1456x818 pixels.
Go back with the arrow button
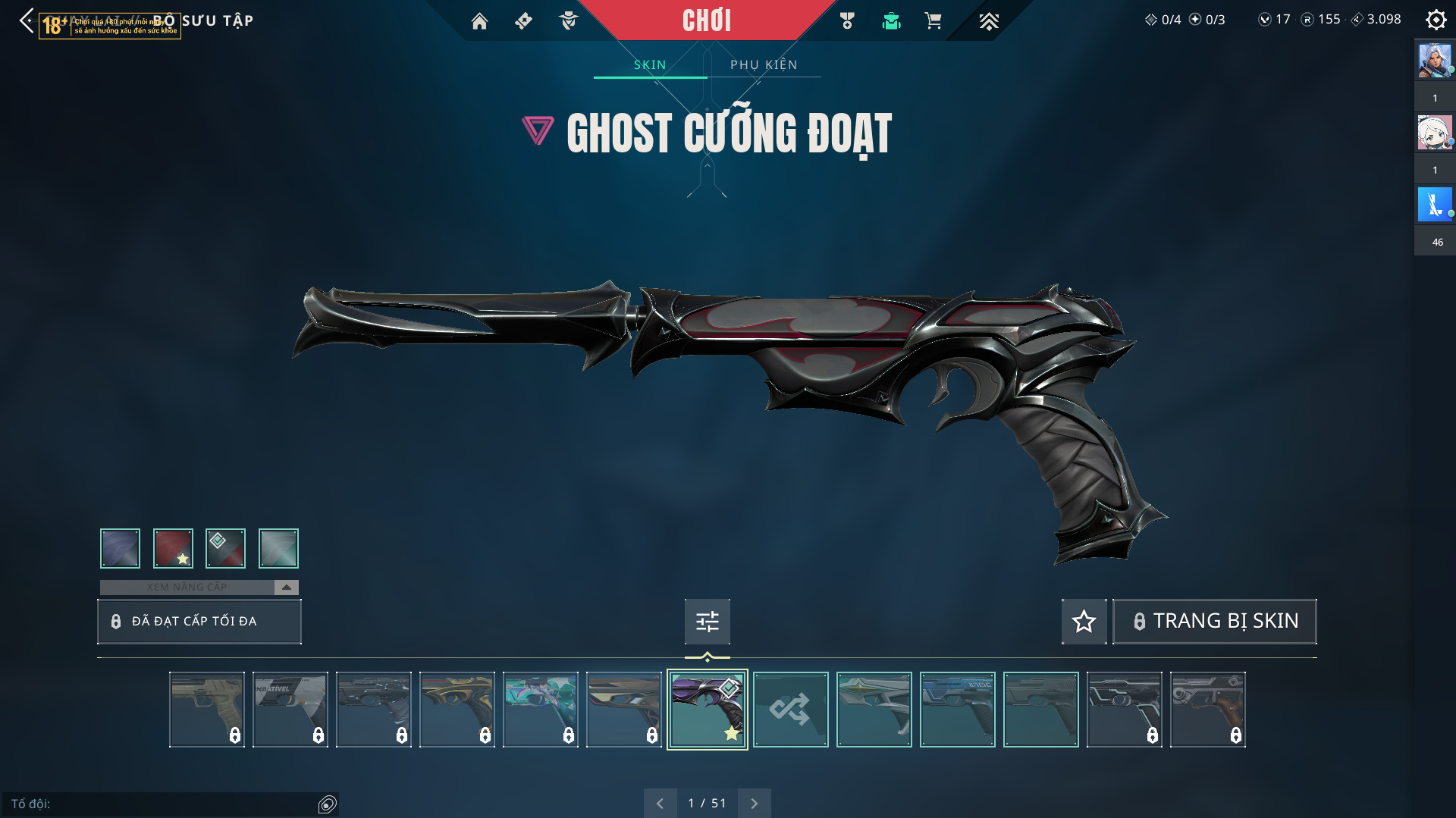coord(27,20)
